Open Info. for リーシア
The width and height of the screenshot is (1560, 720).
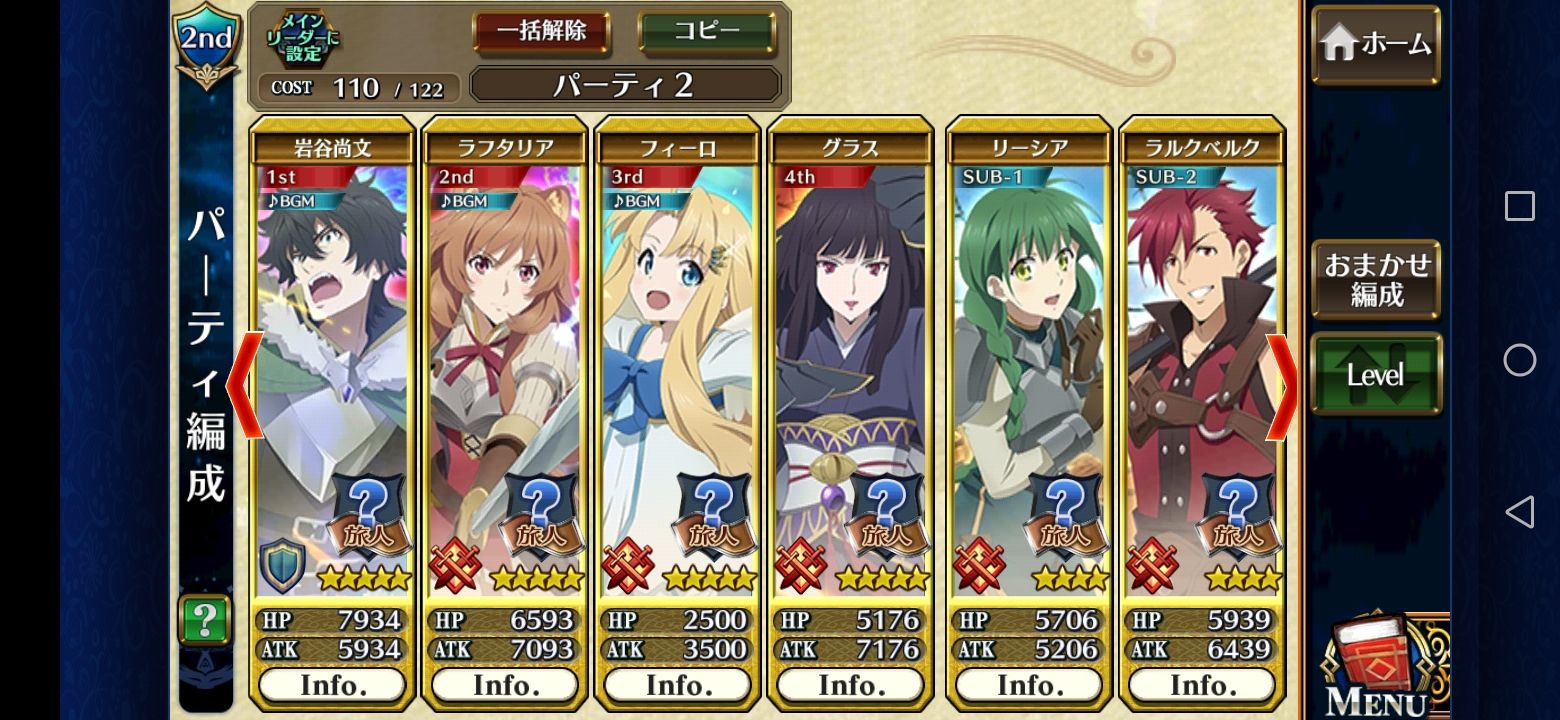(x=1026, y=685)
